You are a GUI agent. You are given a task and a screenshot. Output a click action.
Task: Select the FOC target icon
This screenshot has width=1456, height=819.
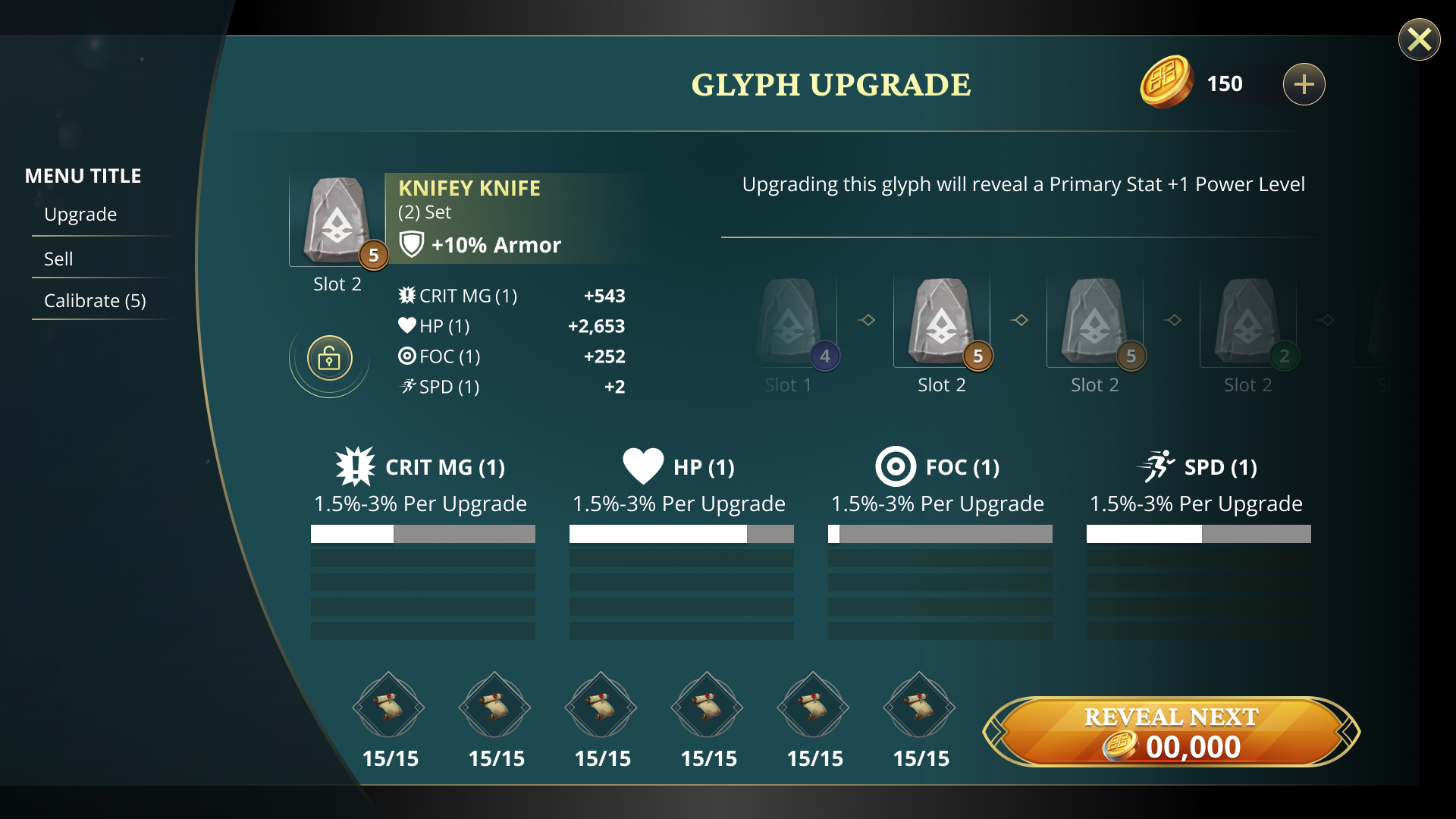tap(896, 467)
